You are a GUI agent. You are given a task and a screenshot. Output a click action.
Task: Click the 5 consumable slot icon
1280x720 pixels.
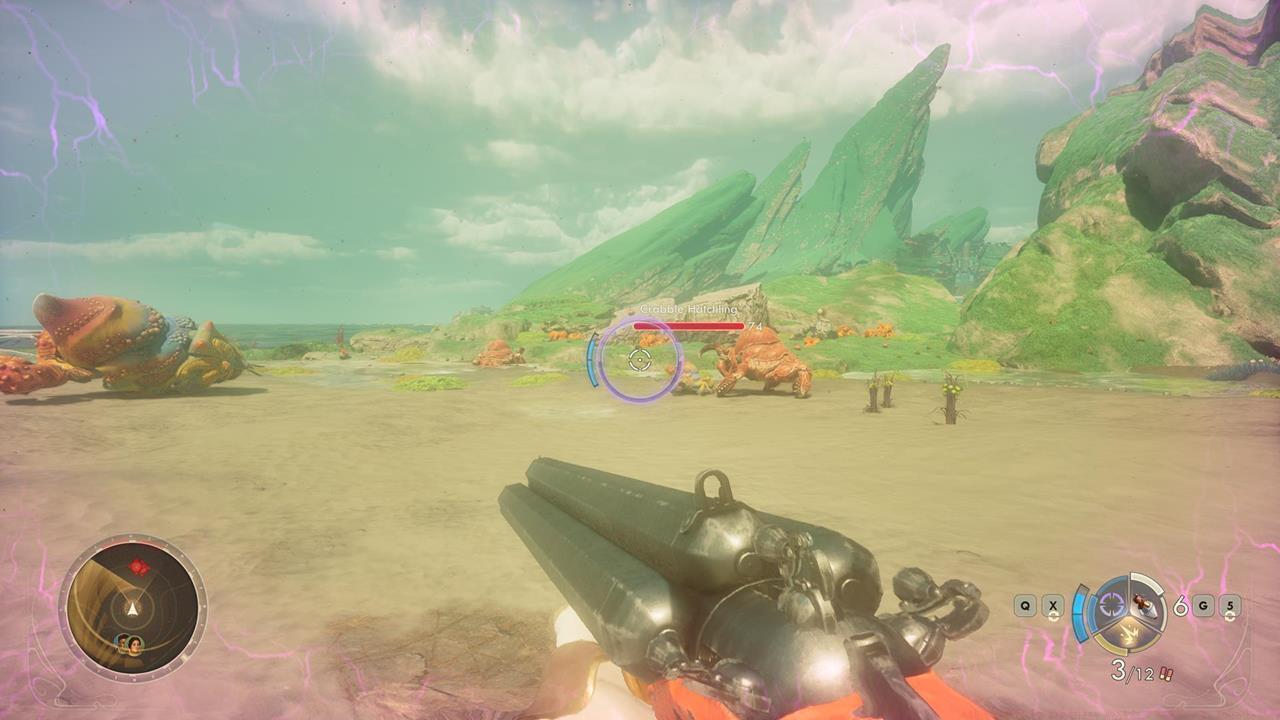[x=1229, y=607]
